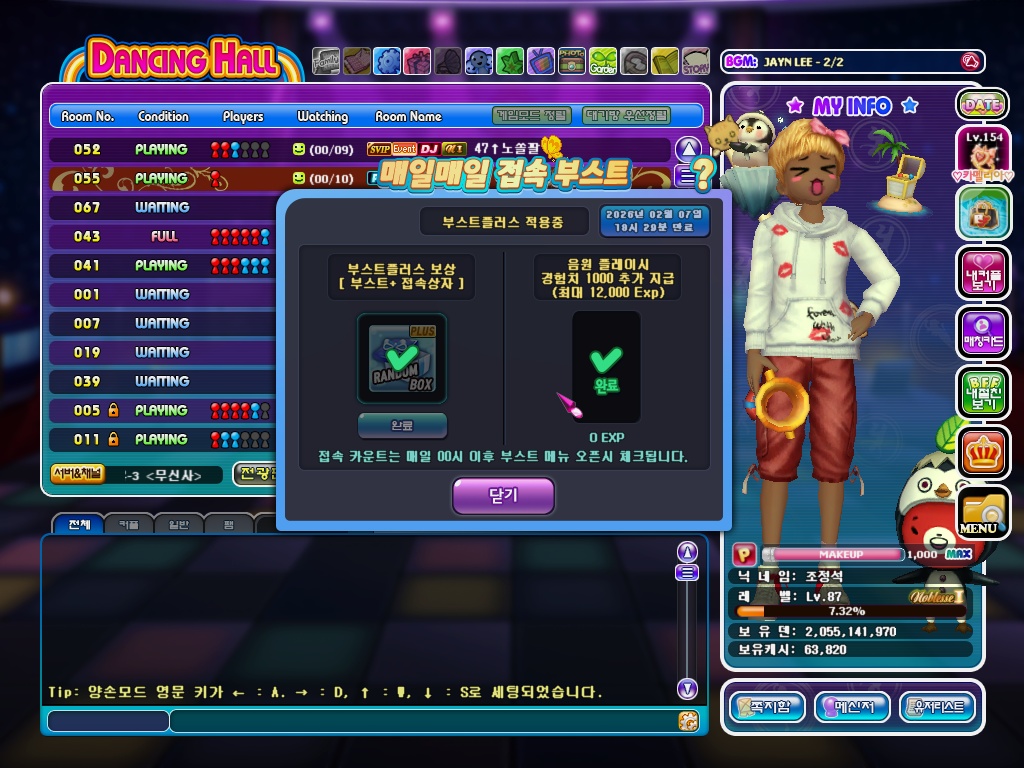Open the MENU folder button
The width and height of the screenshot is (1024, 768).
pos(981,513)
